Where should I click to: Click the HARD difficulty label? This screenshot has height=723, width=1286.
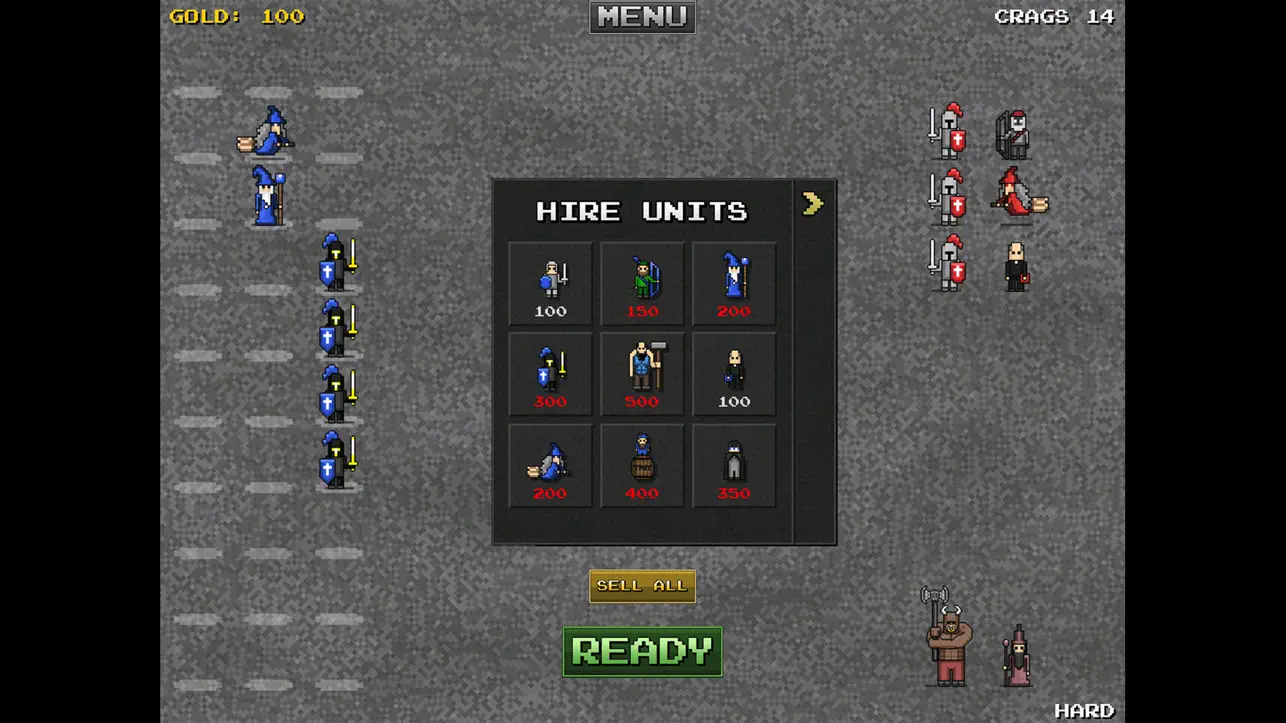[1085, 709]
